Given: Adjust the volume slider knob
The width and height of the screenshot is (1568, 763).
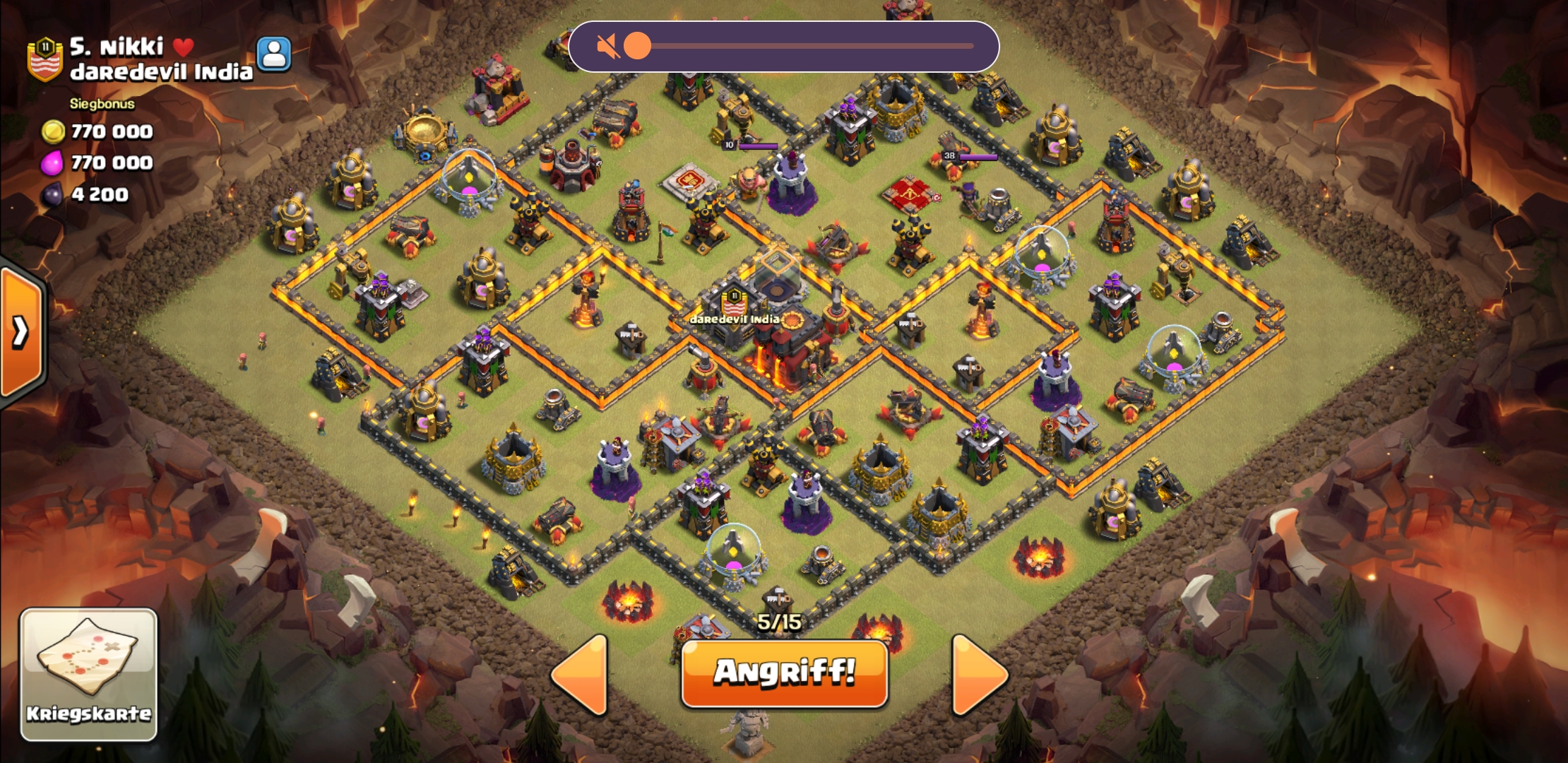Looking at the screenshot, I should click(x=637, y=47).
